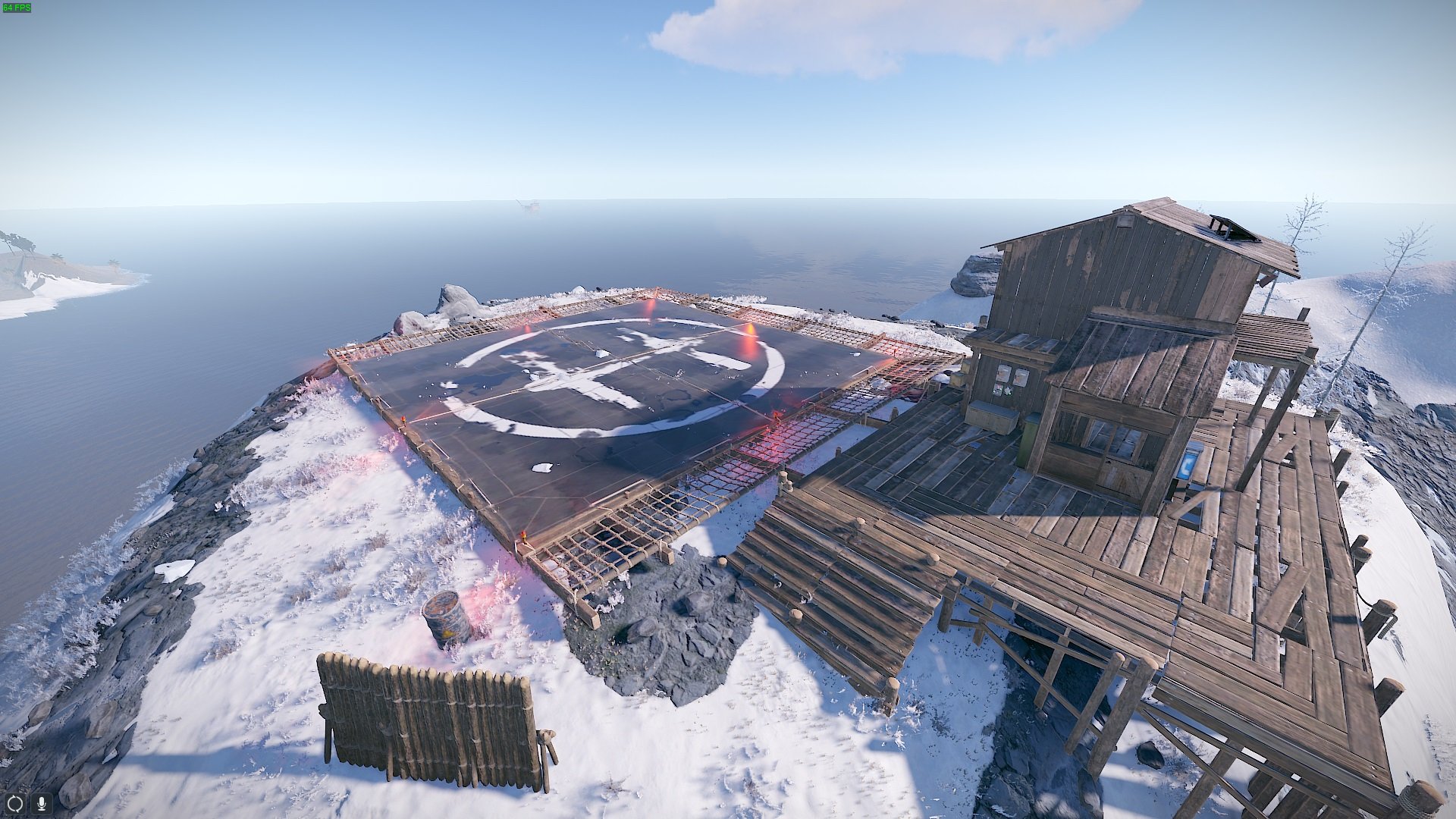Toggle the microphone voice icon
The width and height of the screenshot is (1456, 819).
tap(42, 802)
